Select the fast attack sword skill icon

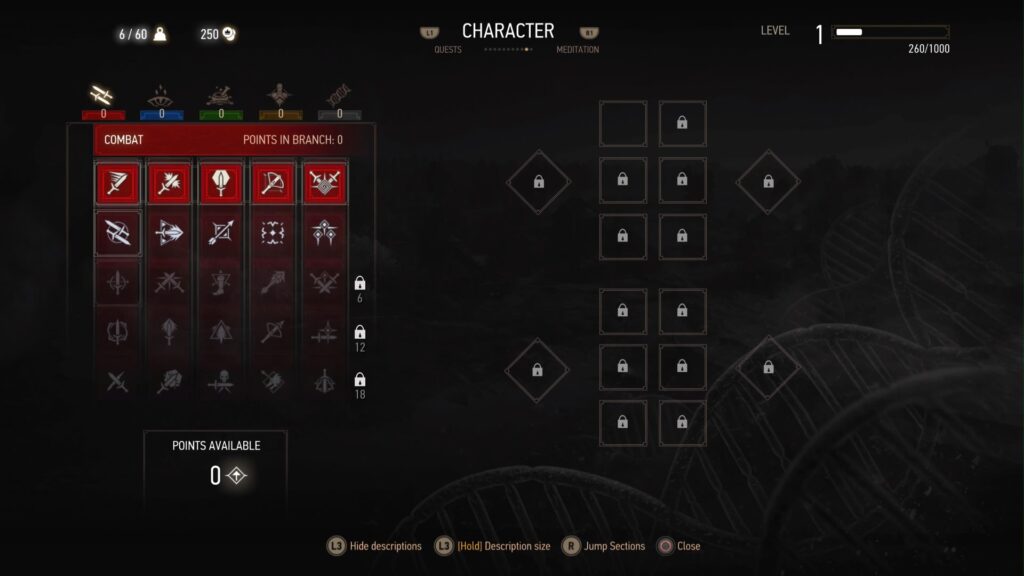coord(118,183)
